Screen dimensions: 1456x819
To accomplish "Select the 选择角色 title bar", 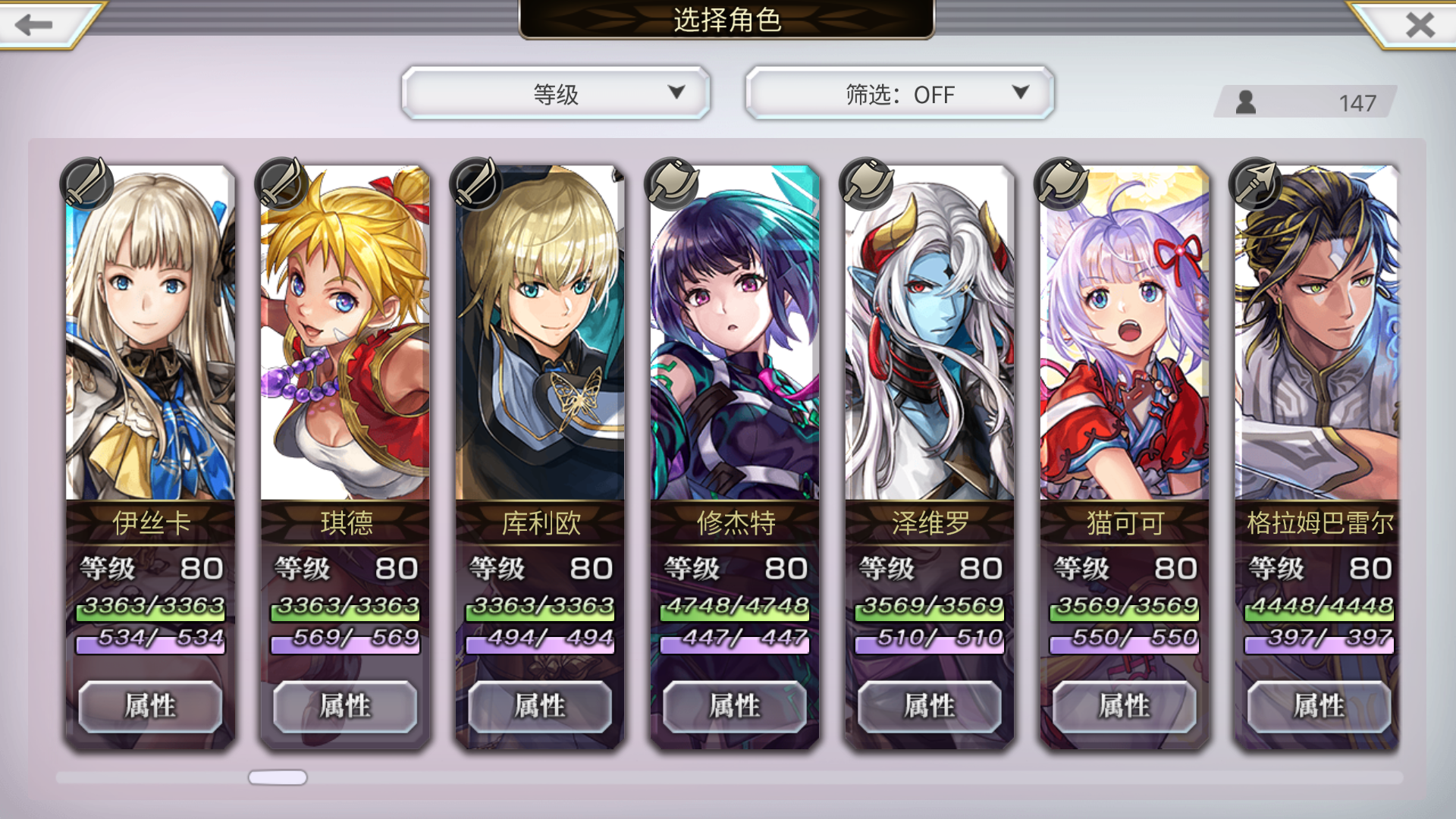I will 726,20.
